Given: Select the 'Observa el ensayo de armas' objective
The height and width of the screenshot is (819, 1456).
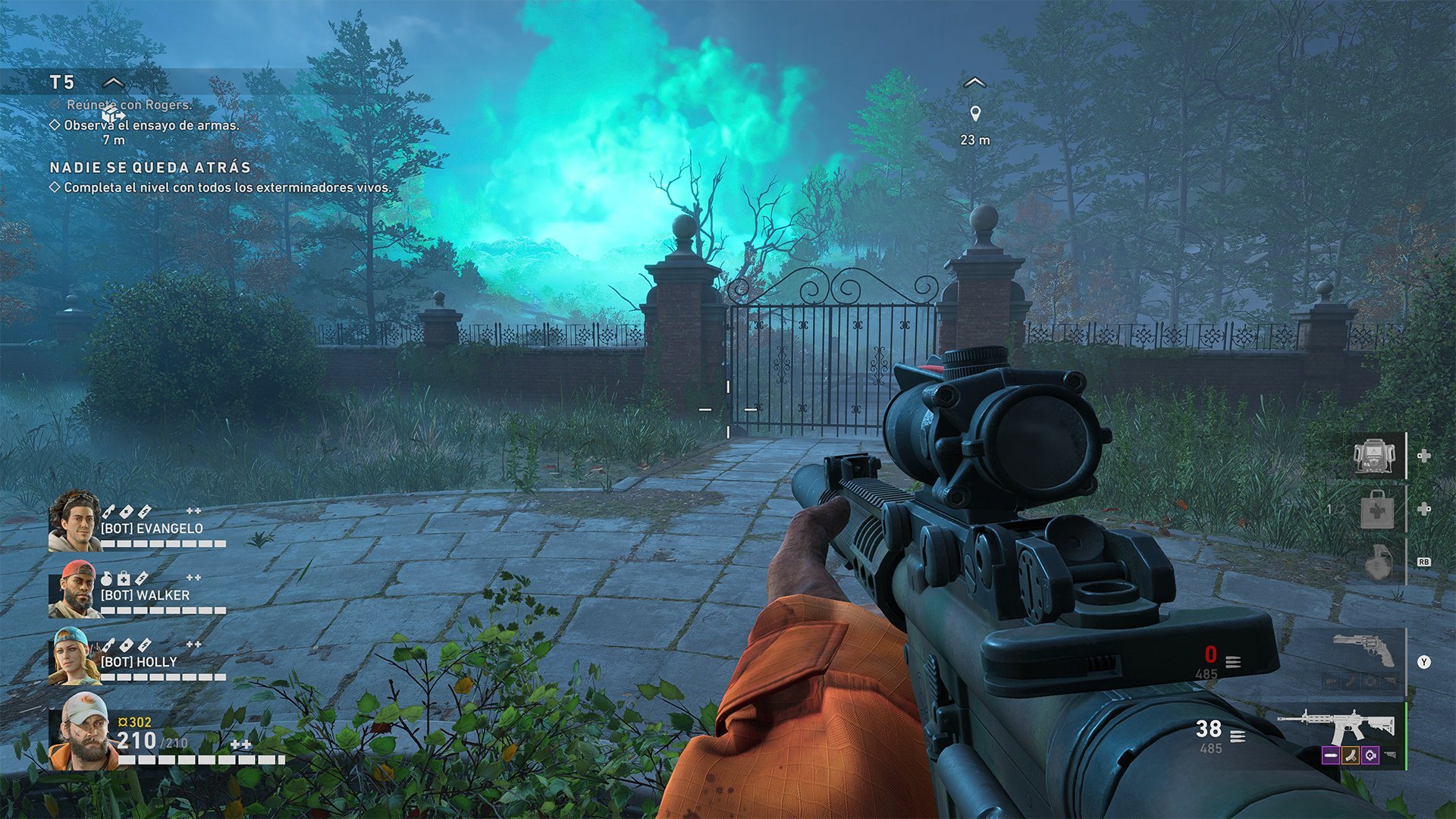Looking at the screenshot, I should 151,125.
